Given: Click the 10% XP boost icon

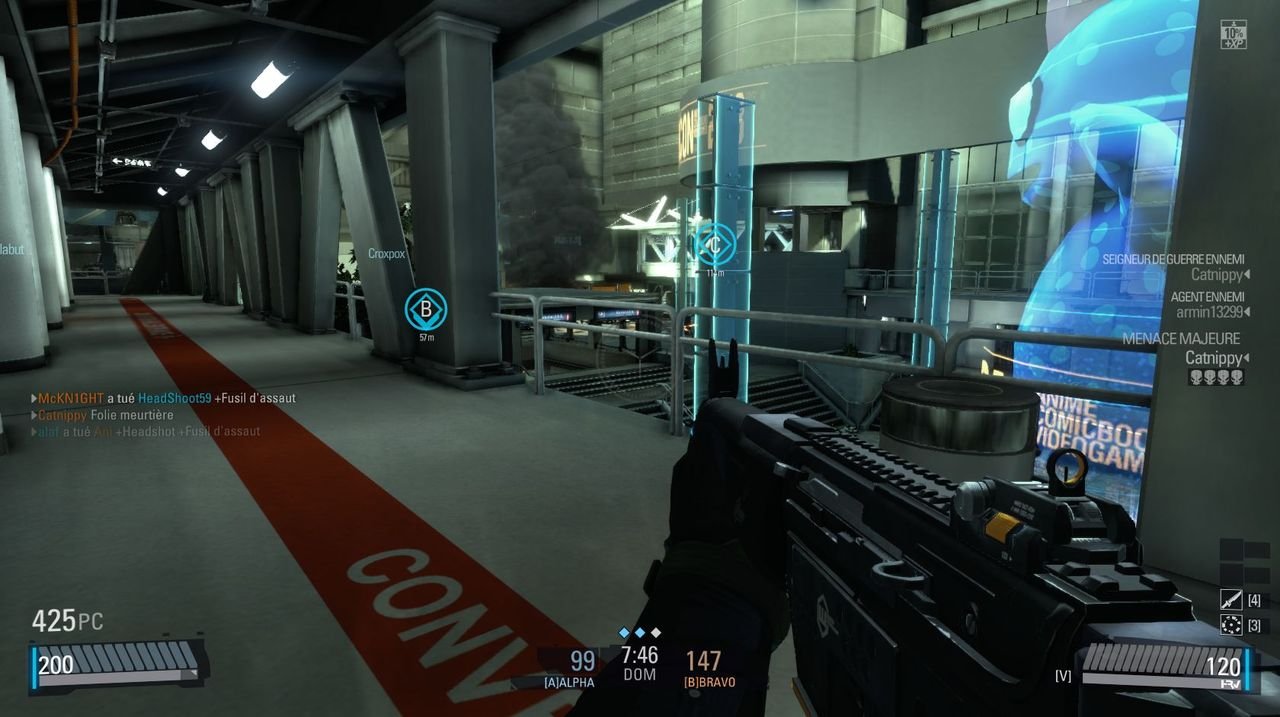Looking at the screenshot, I should (x=1233, y=35).
